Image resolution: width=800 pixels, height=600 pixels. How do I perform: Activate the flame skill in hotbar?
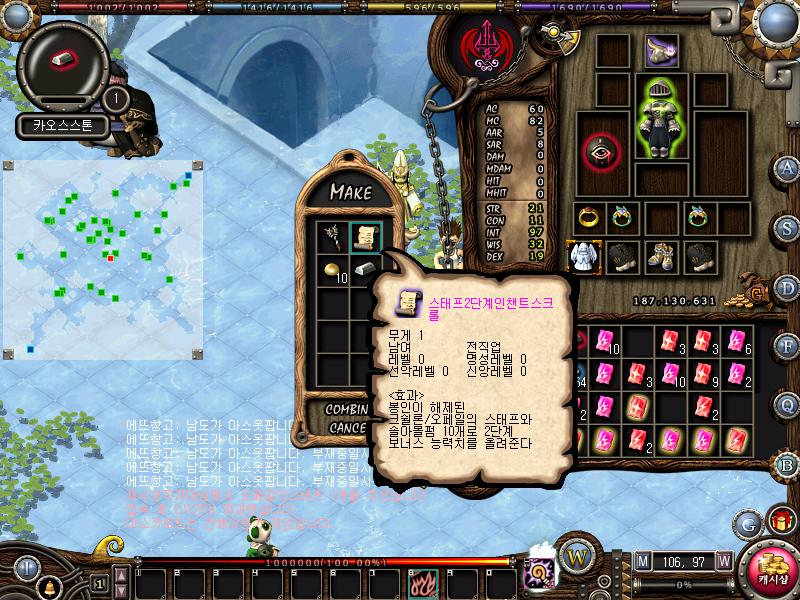422,582
